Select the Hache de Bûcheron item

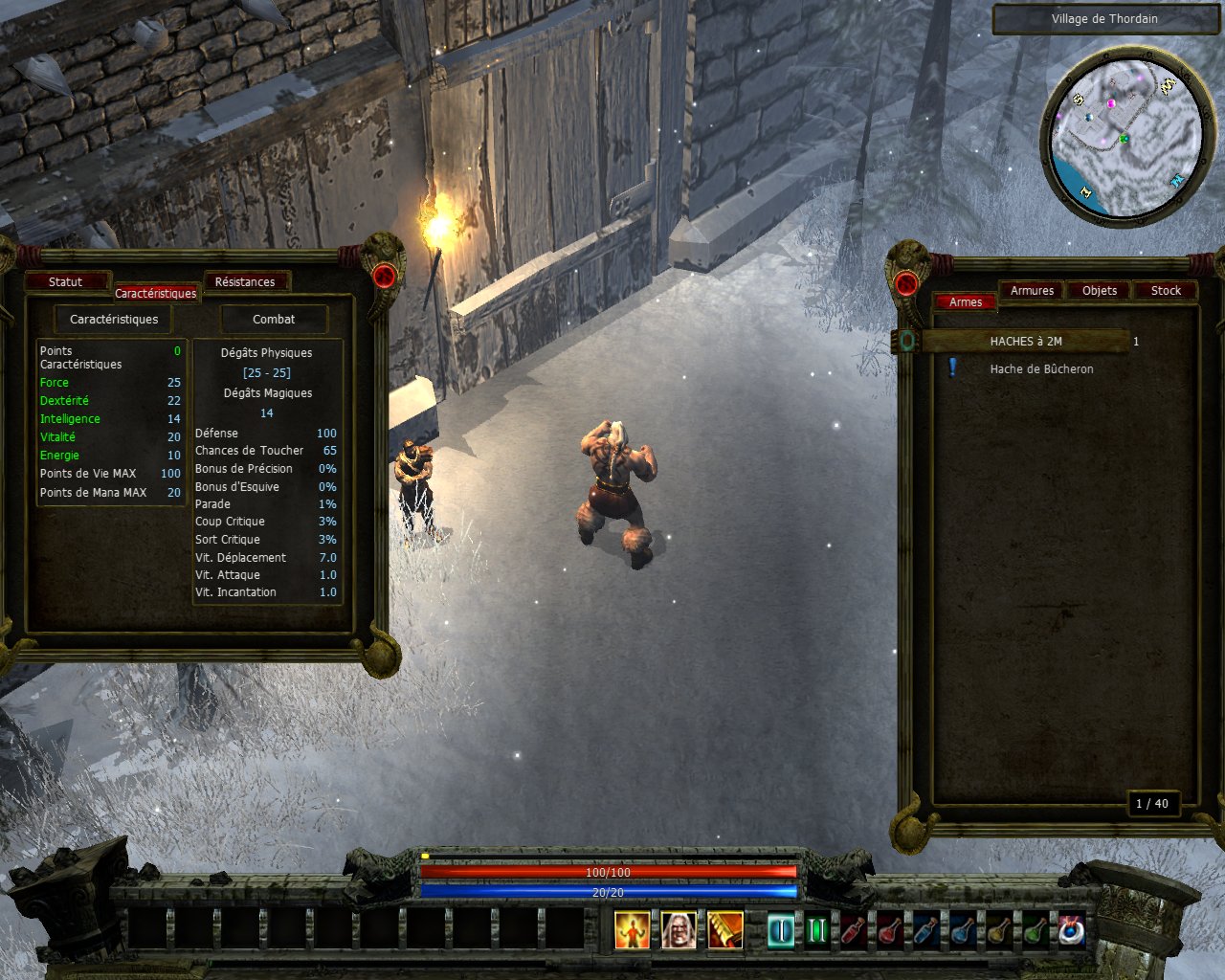[1041, 368]
